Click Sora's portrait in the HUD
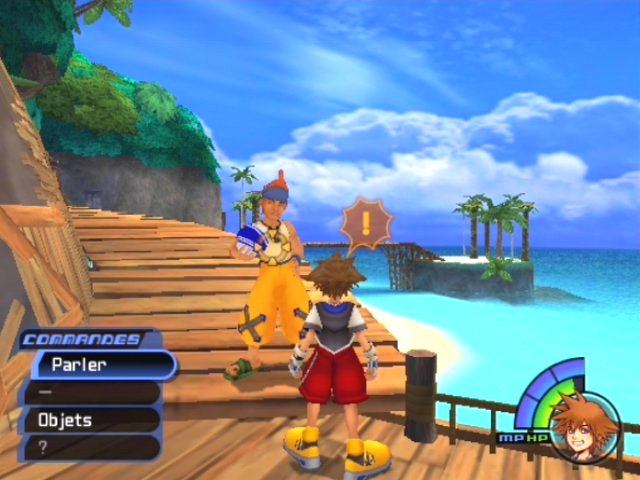This screenshot has width=640, height=480. 585,428
